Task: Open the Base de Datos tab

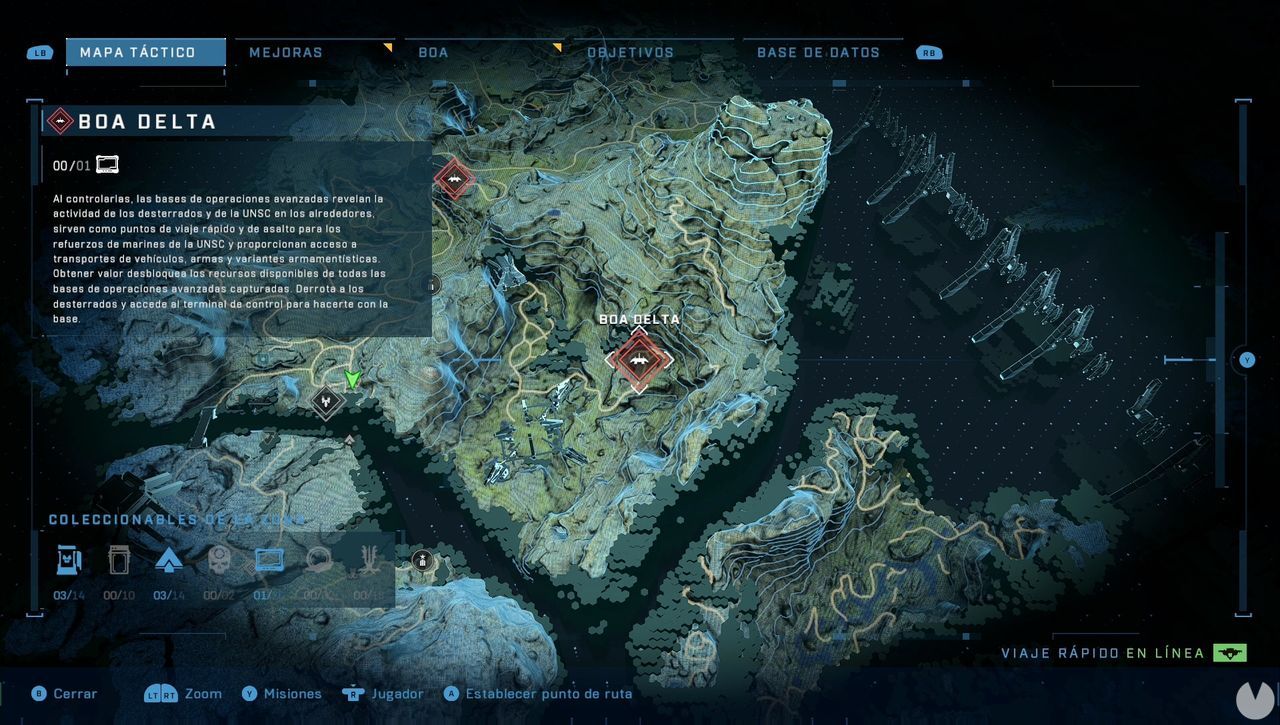Action: click(x=820, y=51)
